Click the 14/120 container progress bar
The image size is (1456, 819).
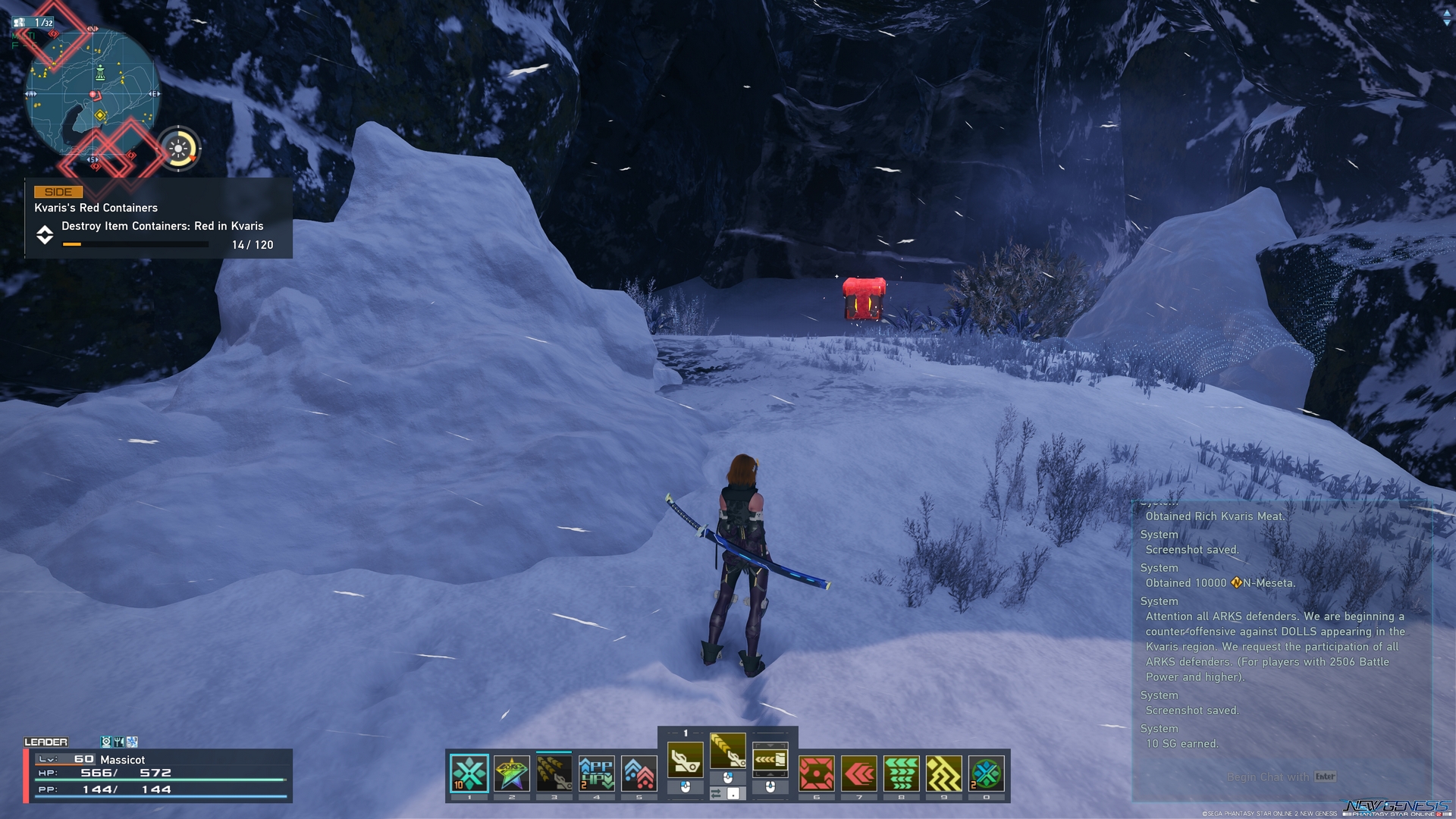(135, 244)
